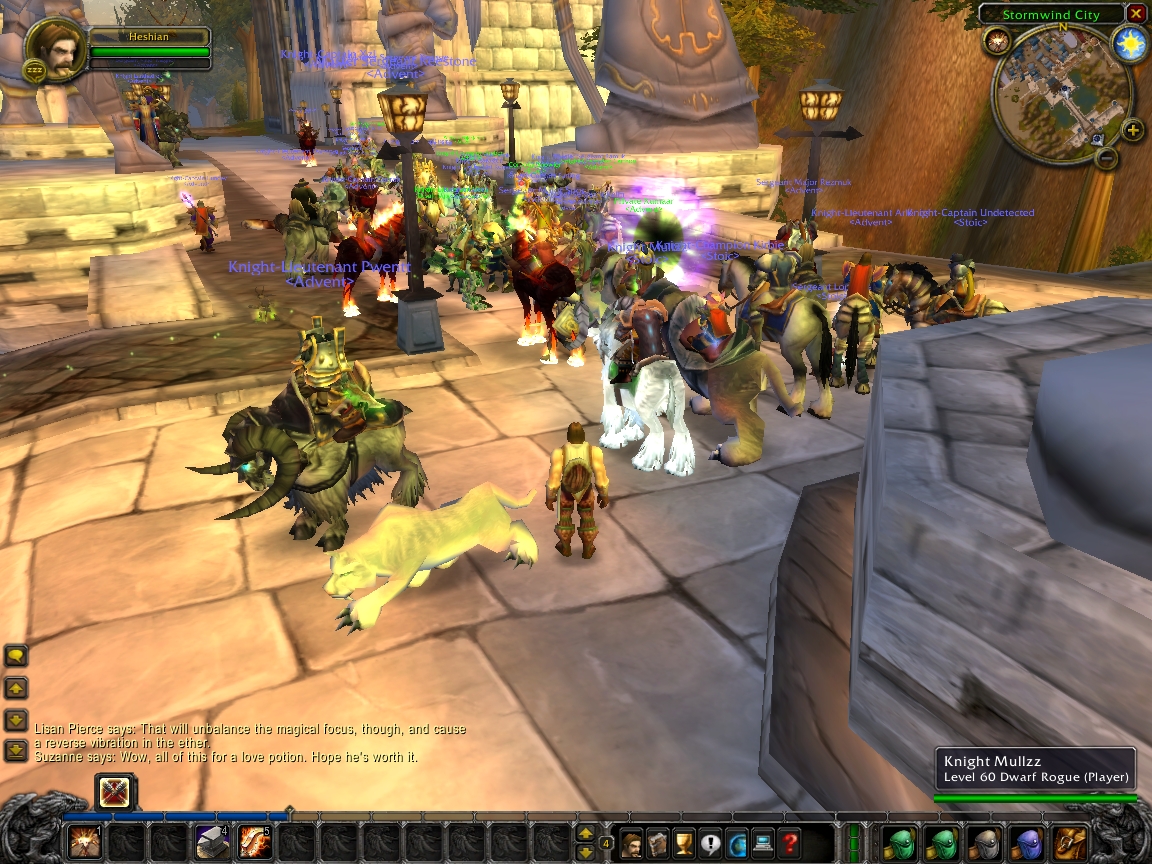Click the Stormwind City minimap

1061,93
